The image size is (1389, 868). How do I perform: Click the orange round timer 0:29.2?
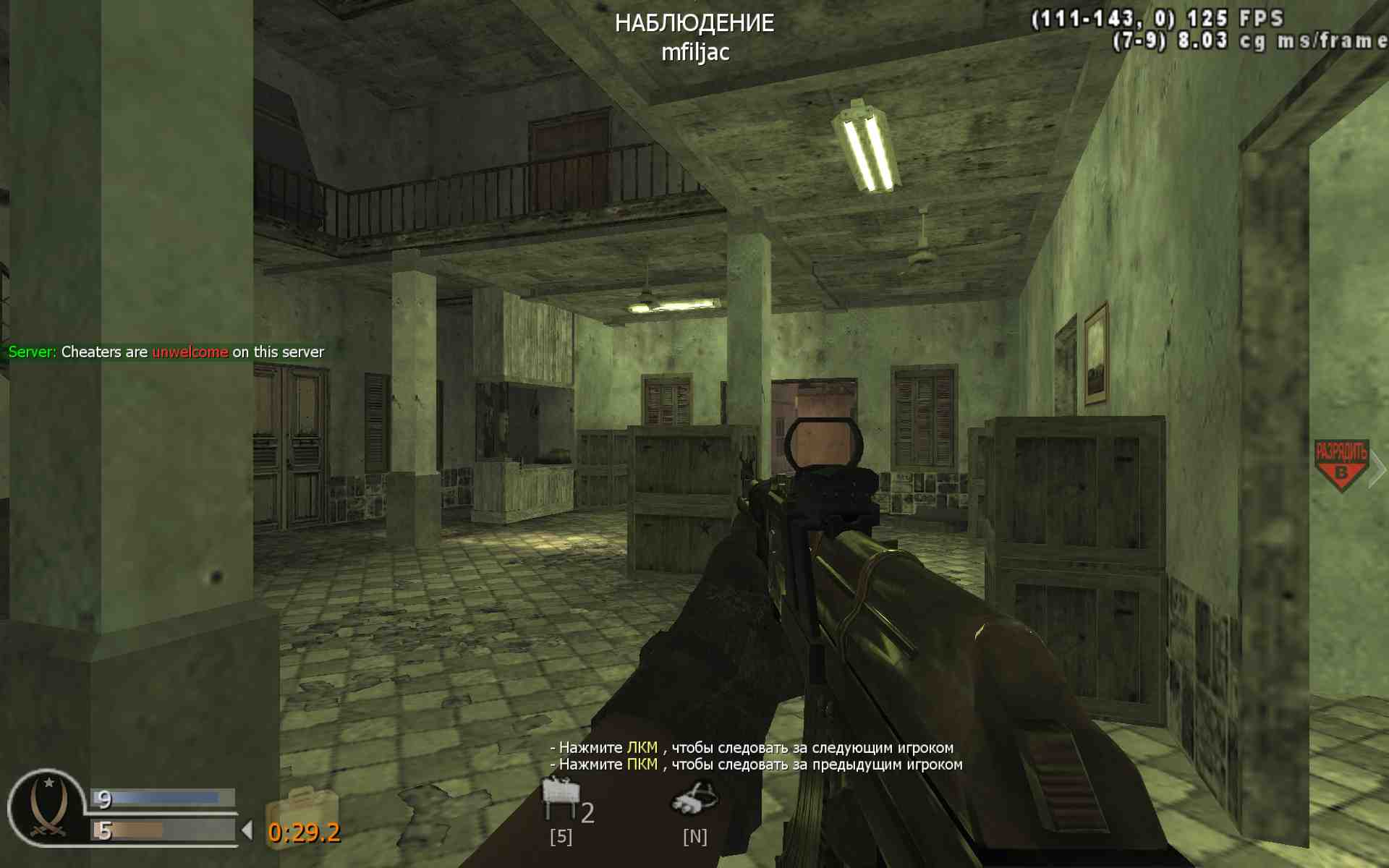click(304, 832)
